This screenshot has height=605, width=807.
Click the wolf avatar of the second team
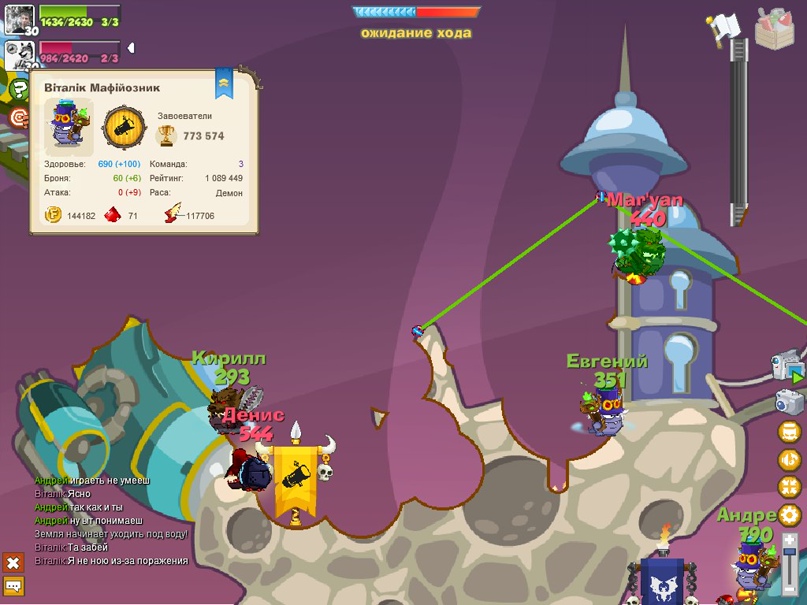[17, 53]
